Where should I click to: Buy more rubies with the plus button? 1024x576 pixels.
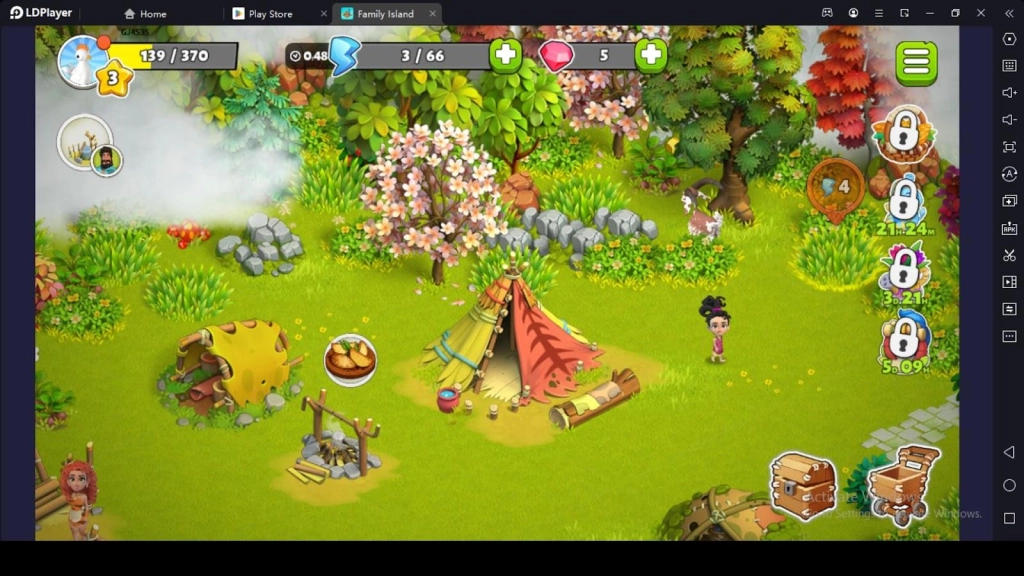[651, 56]
